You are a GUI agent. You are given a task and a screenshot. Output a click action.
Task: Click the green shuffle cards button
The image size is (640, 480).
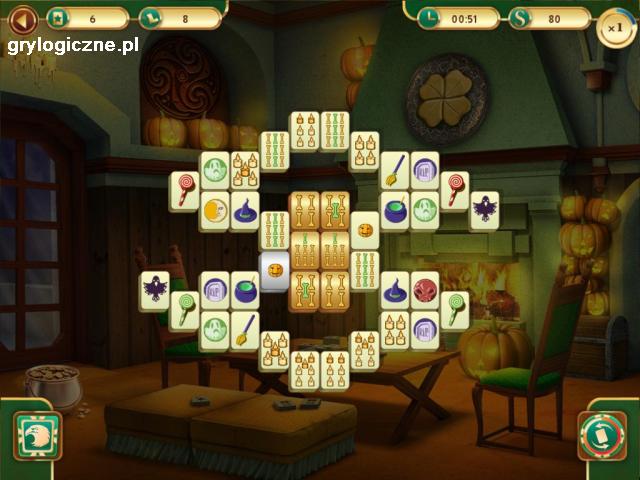point(602,436)
